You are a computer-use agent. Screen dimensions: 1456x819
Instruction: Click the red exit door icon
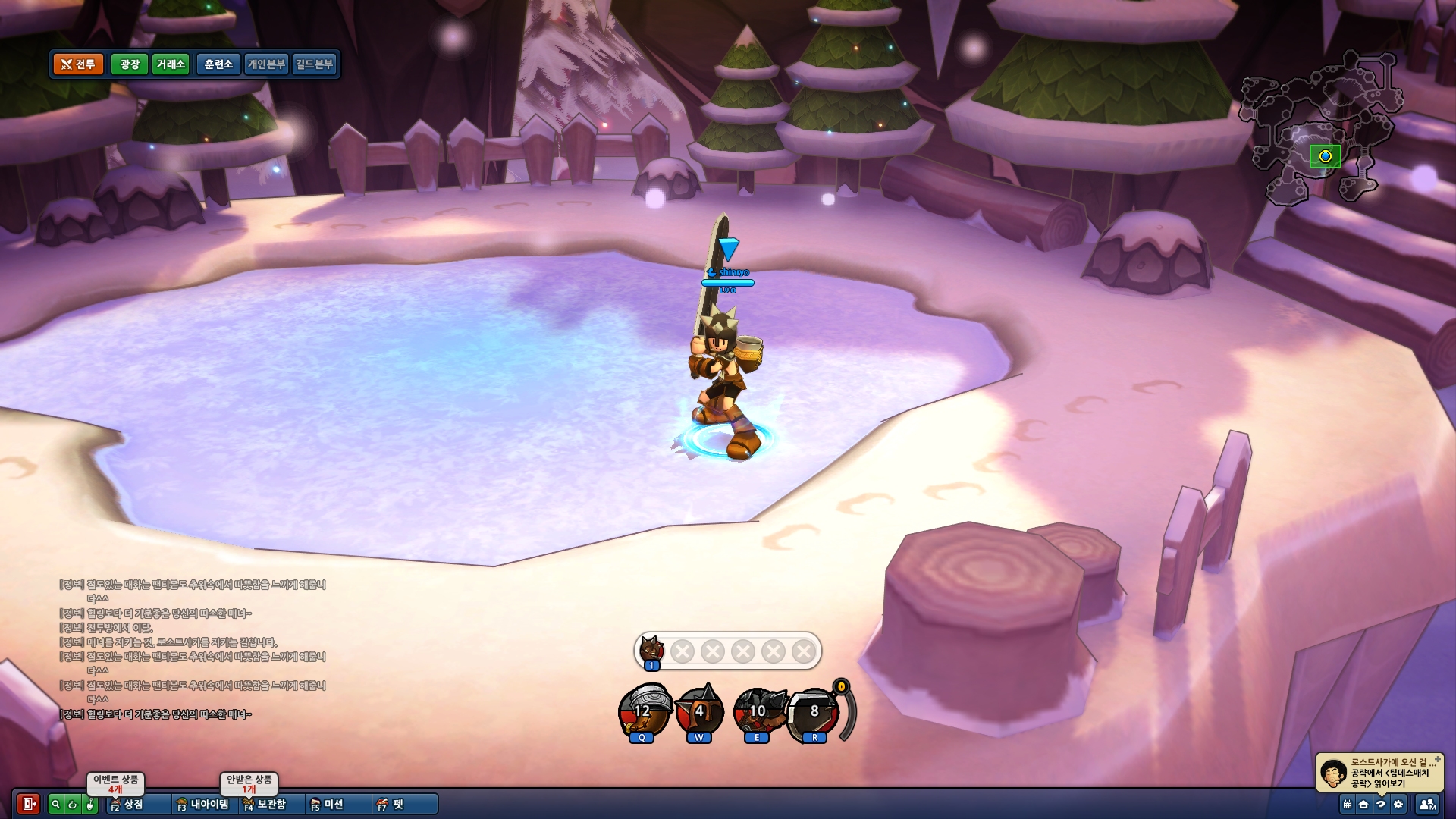pos(29,805)
